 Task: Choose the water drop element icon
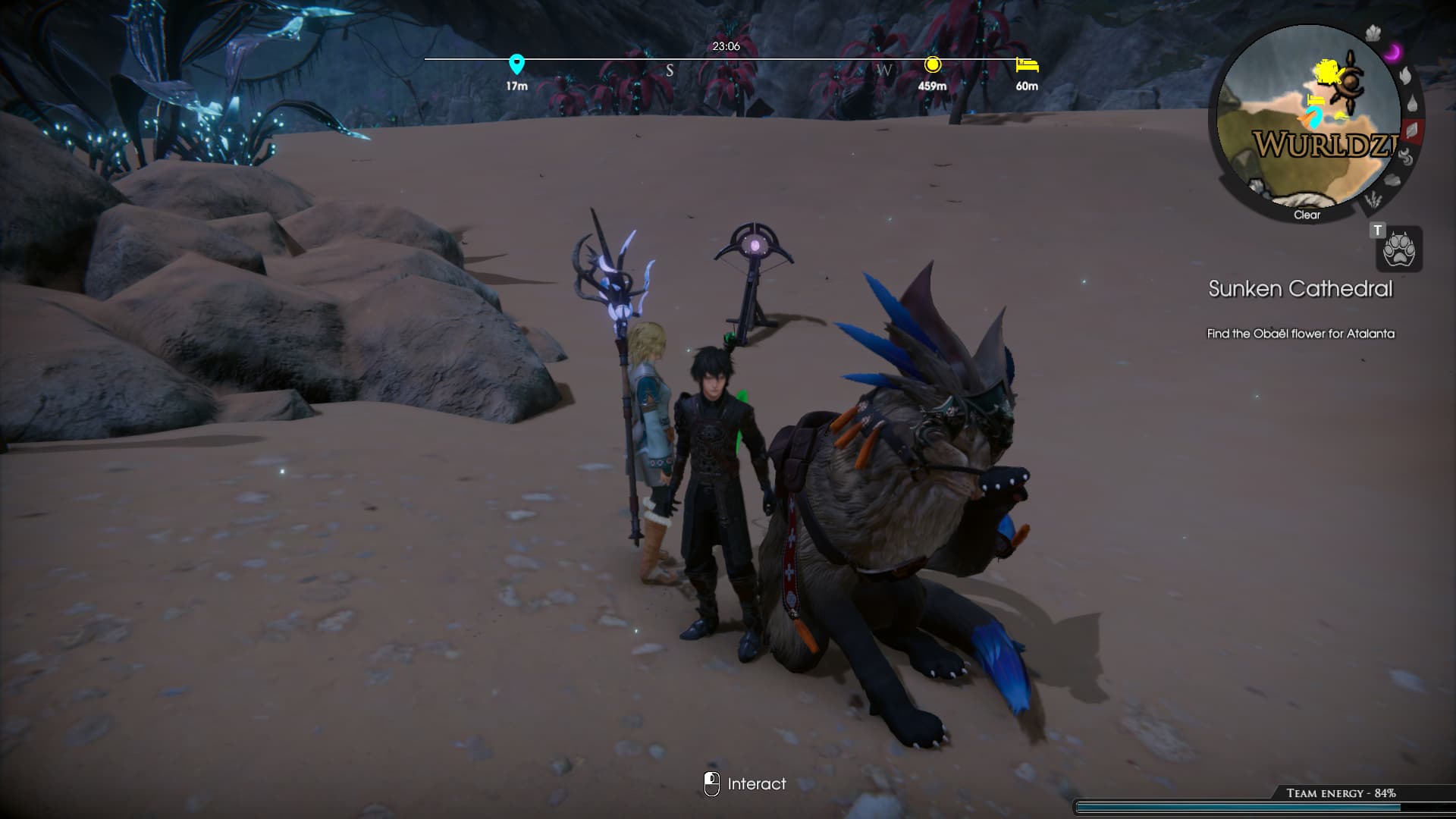[1412, 104]
